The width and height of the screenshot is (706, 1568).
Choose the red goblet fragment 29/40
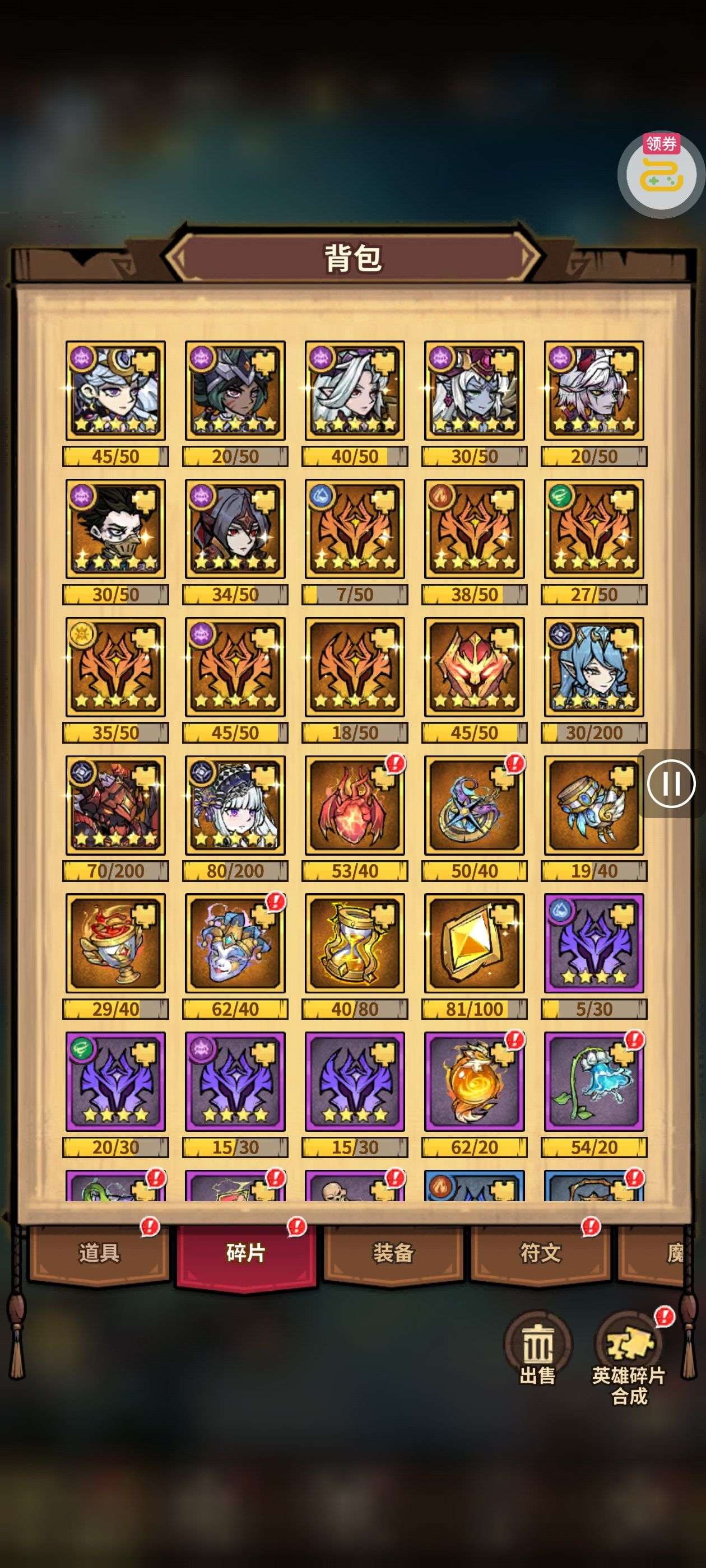[x=116, y=944]
